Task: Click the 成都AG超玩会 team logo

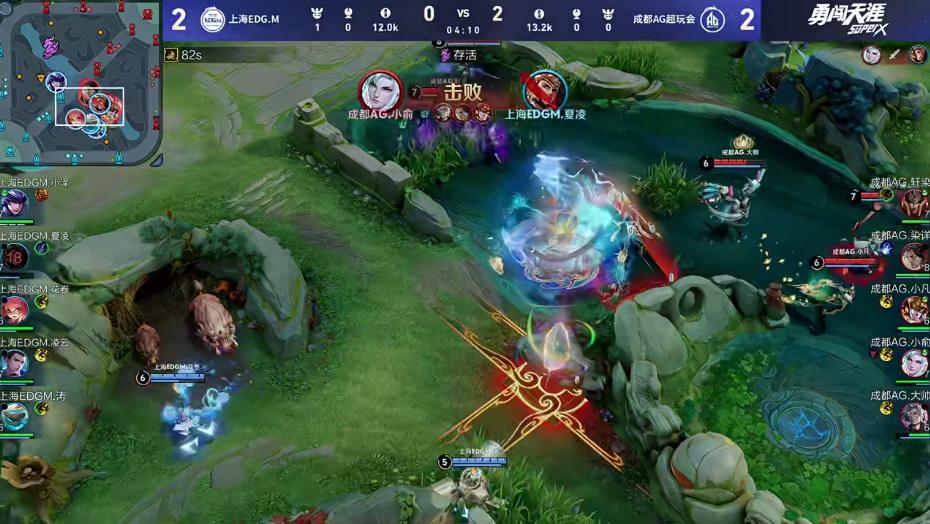Action: pos(713,19)
